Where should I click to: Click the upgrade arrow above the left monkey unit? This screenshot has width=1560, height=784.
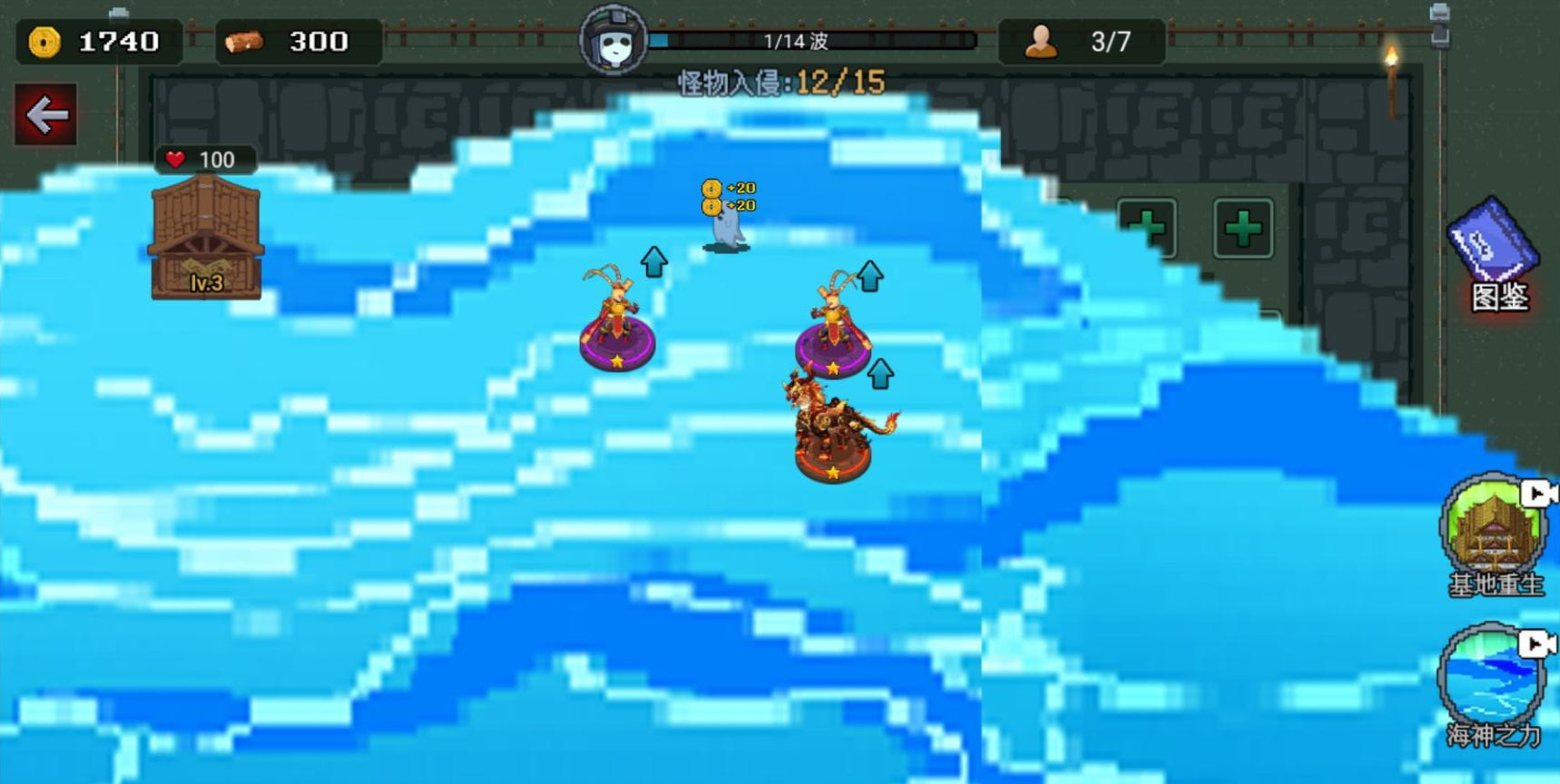(652, 263)
